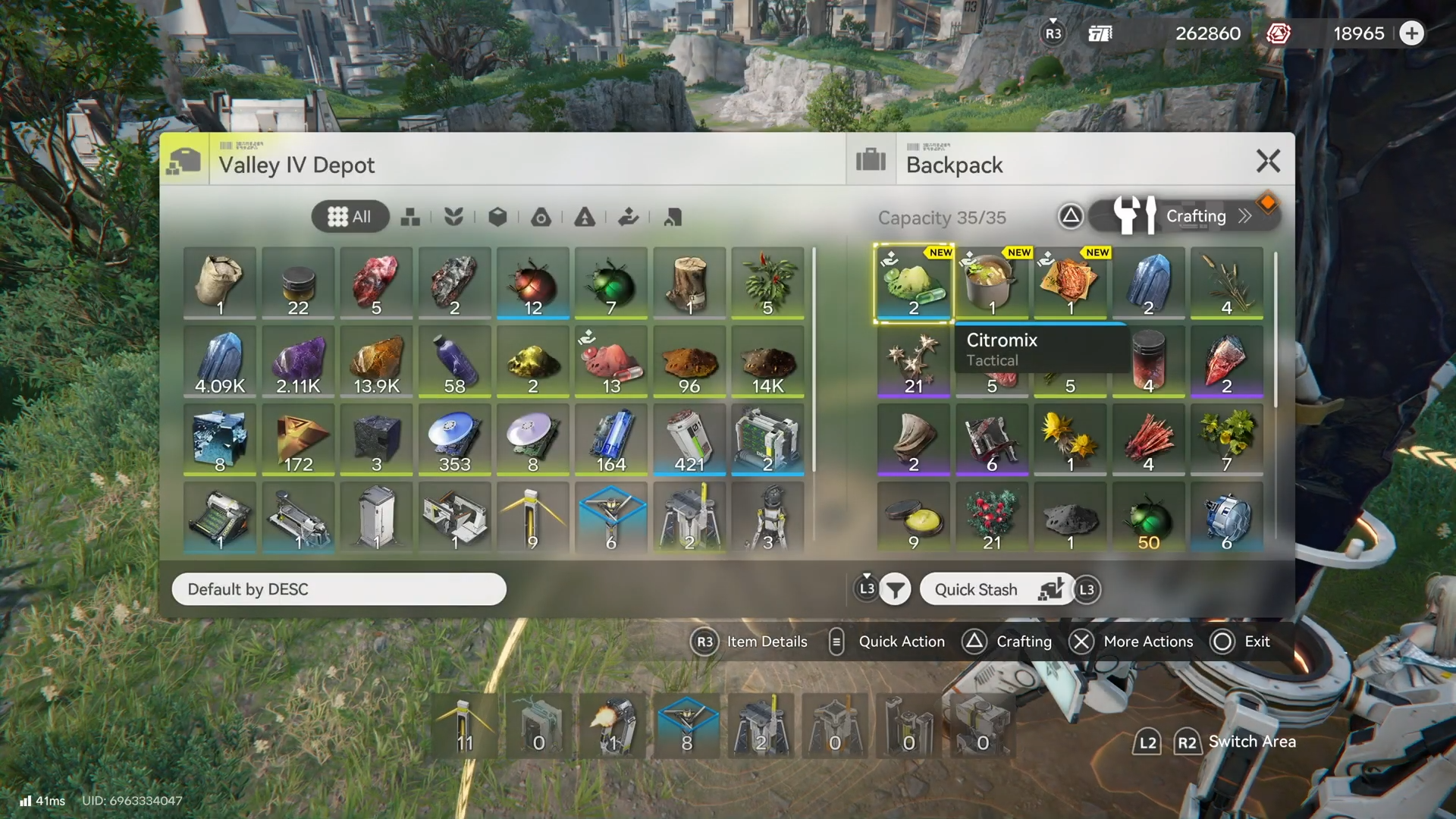Image resolution: width=1456 pixels, height=819 pixels.
Task: Close the depot window with the X
Action: tap(1268, 162)
